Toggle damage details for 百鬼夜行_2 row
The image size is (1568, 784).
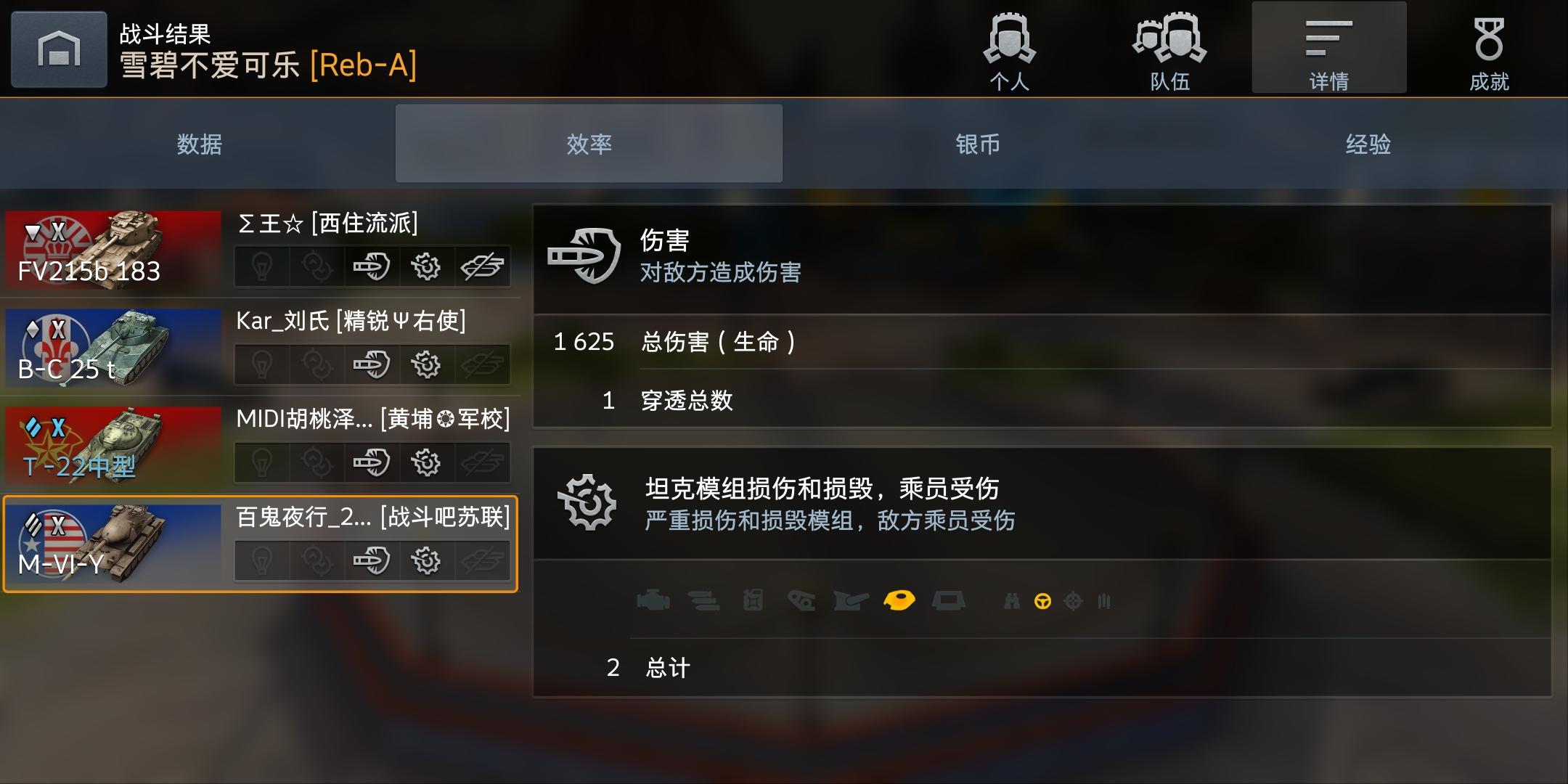pos(372,560)
